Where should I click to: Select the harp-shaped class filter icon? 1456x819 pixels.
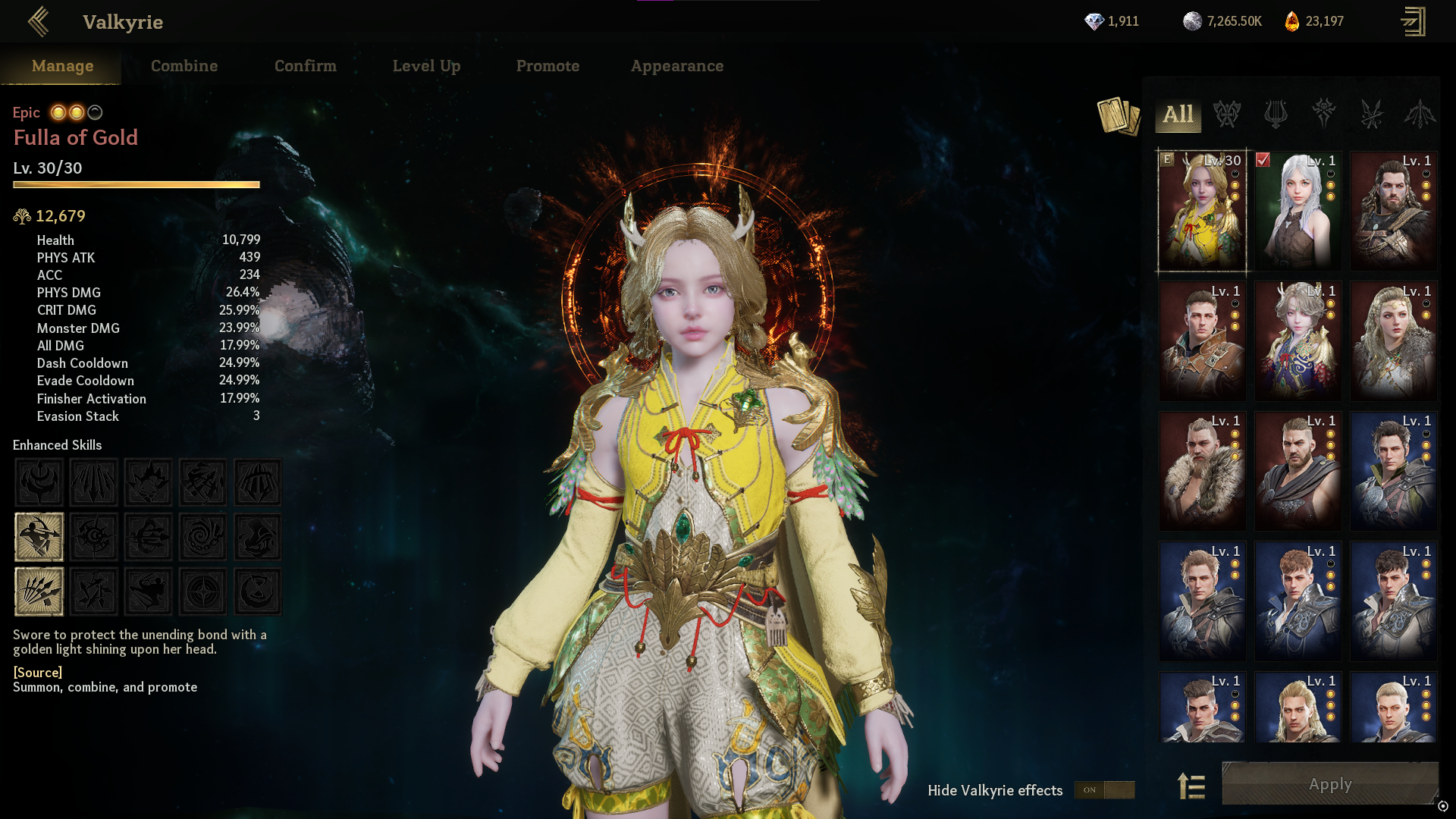tap(1276, 115)
